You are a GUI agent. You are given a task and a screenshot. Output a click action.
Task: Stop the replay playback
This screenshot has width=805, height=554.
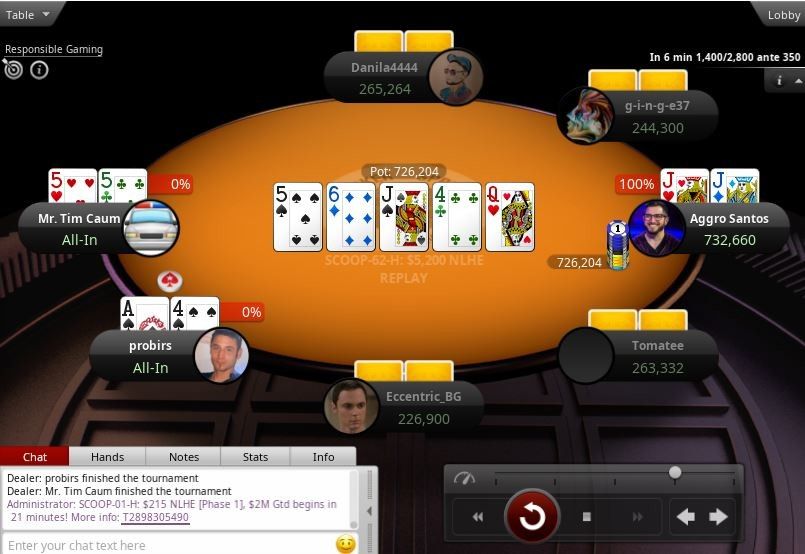pyautogui.click(x=587, y=517)
